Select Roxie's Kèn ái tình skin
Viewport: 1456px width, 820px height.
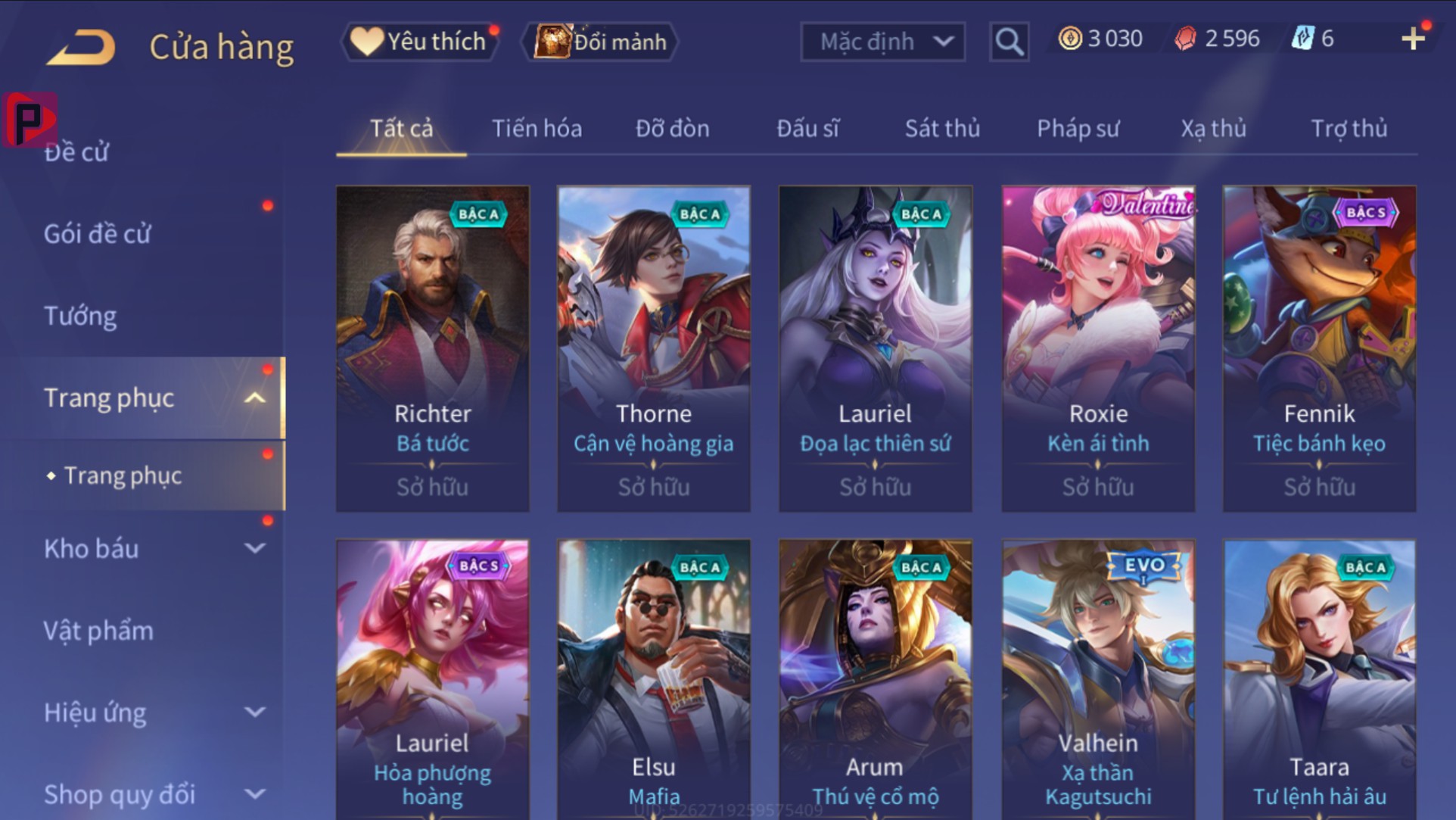(1098, 348)
